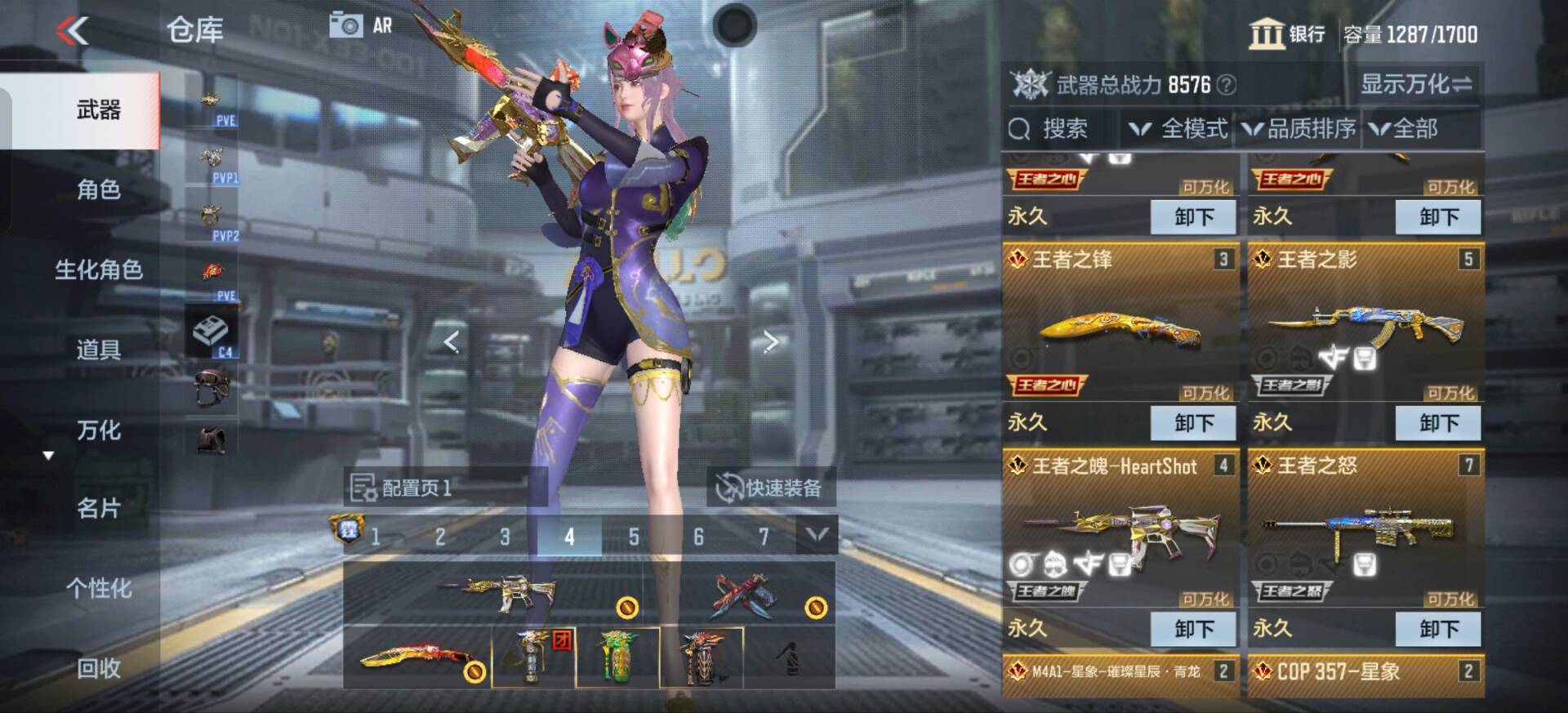Switch to loadout page 5
The width and height of the screenshot is (1568, 713).
634,538
